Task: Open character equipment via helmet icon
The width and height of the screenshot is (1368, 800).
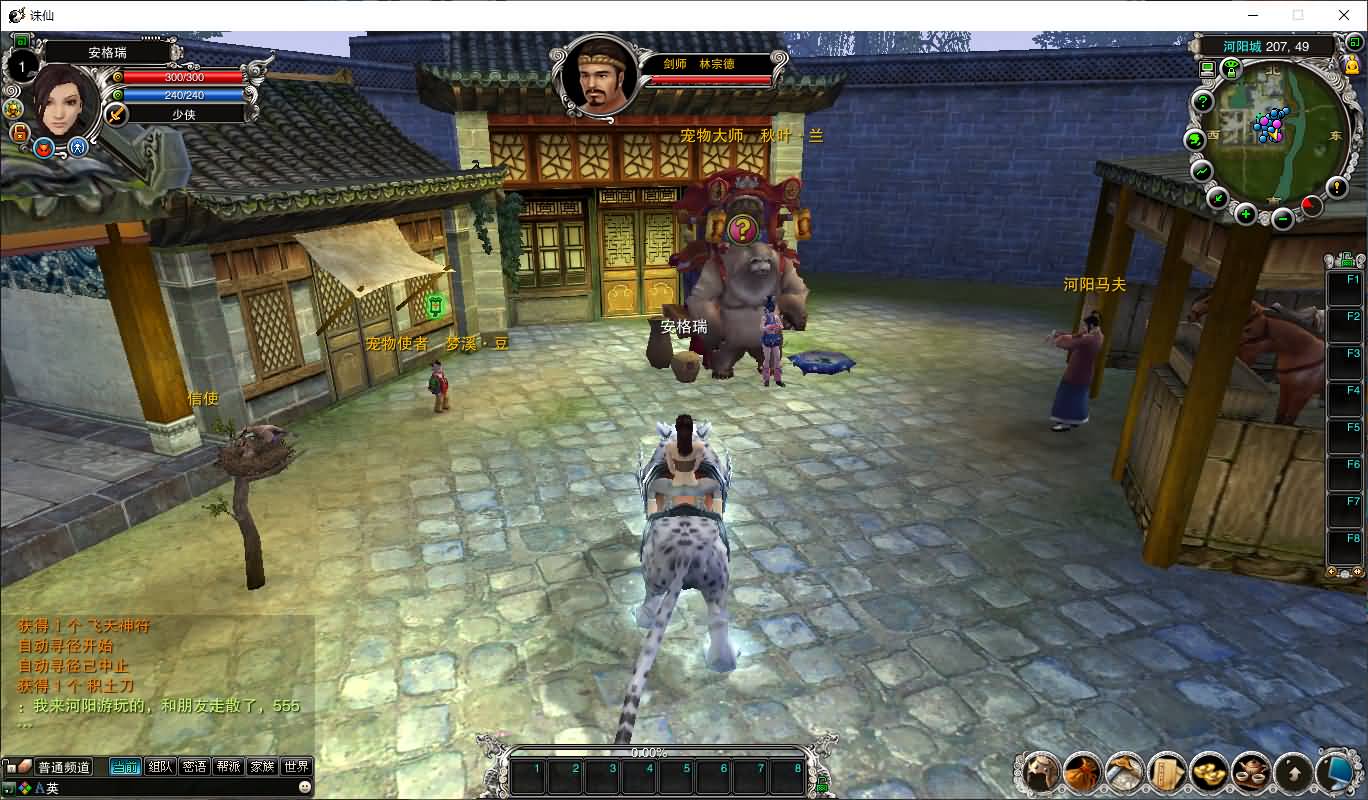Action: (x=1040, y=772)
